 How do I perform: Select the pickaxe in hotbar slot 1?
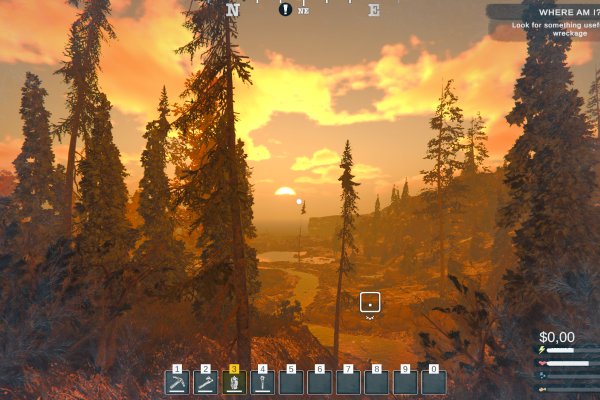(177, 382)
